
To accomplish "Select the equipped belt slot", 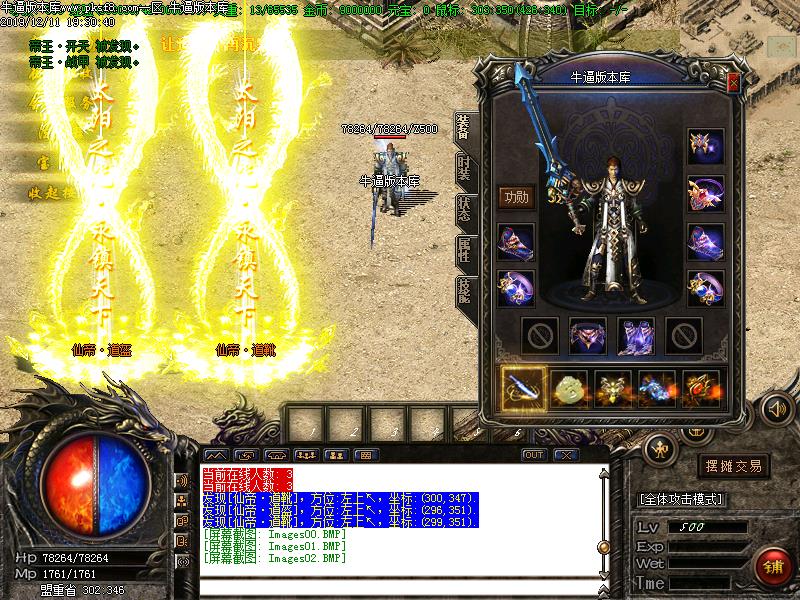I will [588, 336].
